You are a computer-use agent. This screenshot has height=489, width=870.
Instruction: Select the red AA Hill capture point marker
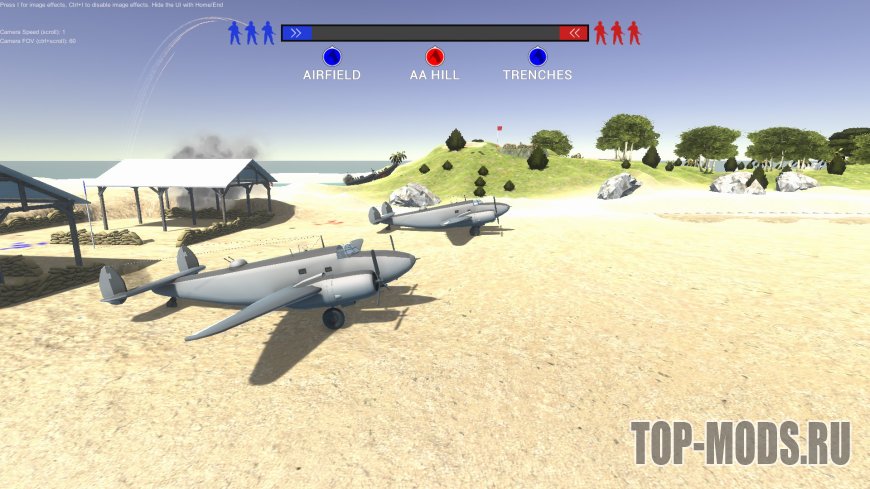pos(434,57)
